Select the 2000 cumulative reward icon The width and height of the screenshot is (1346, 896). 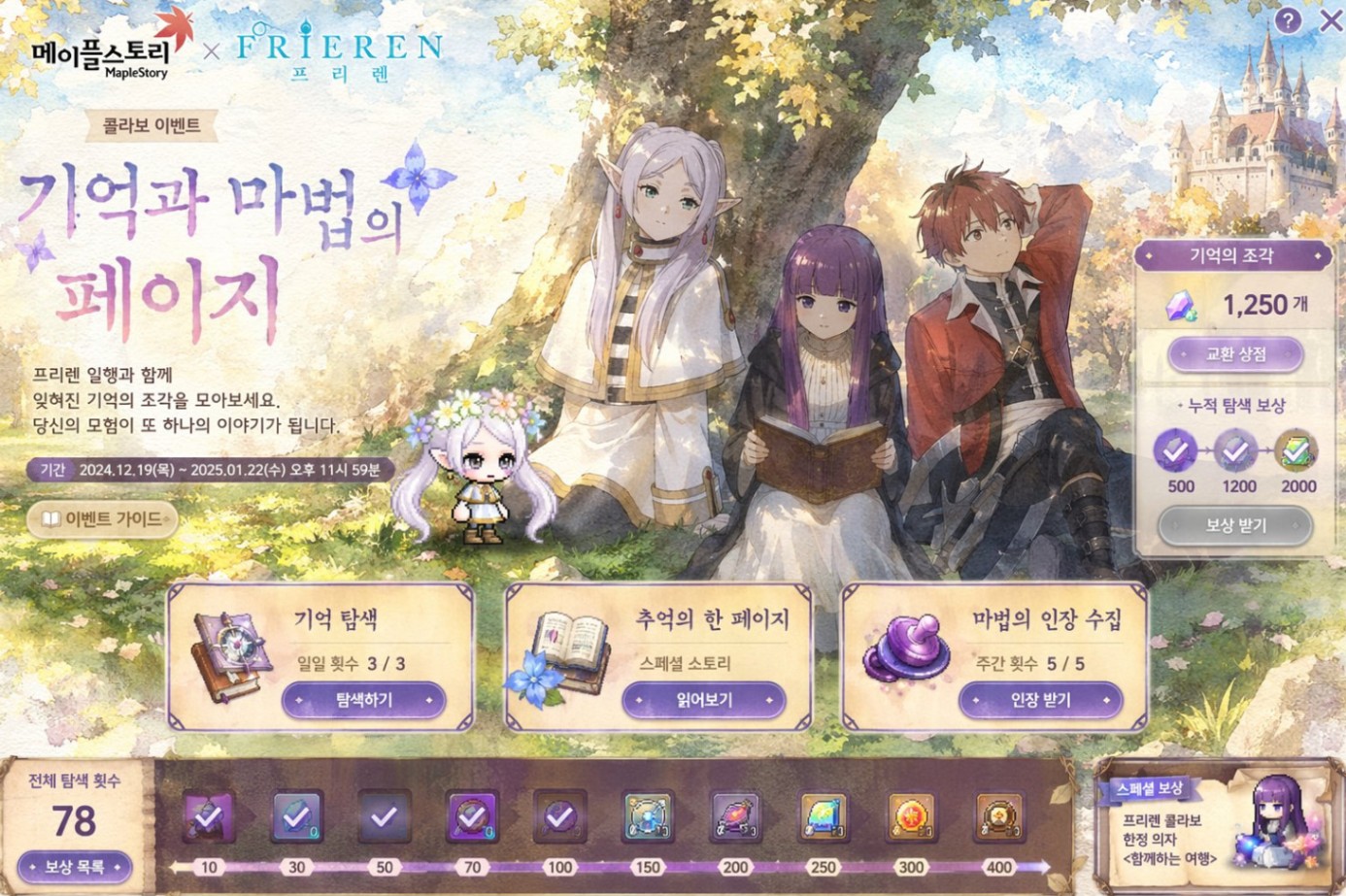(x=1296, y=451)
